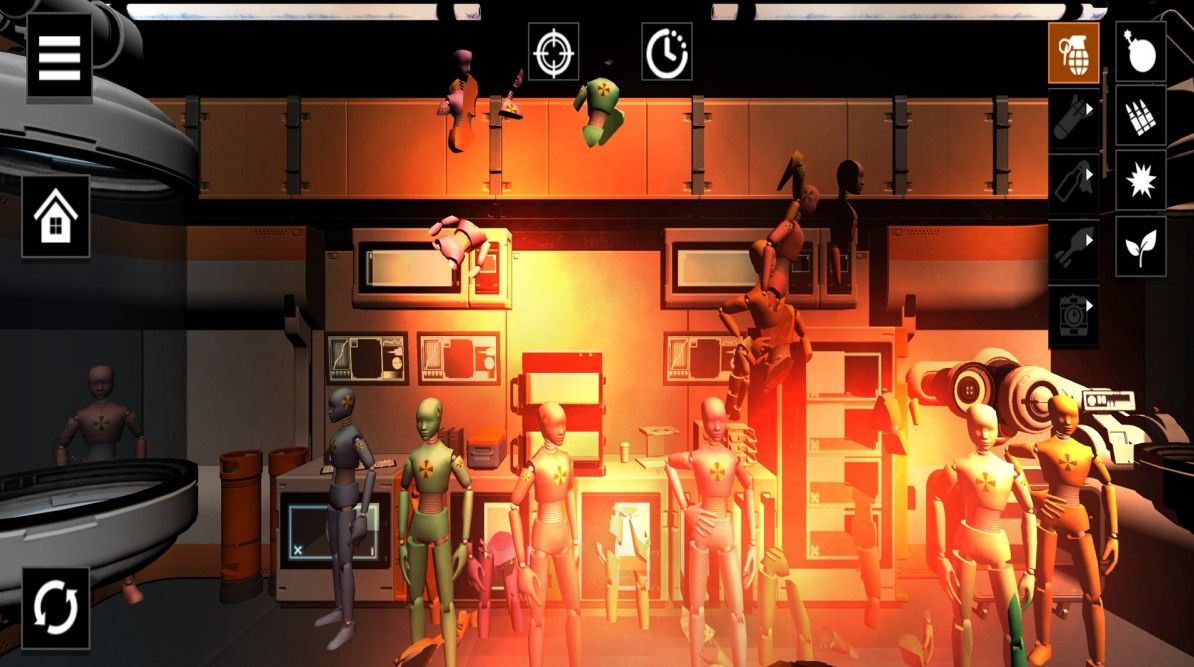Open the hamburger menu
Screen dimensions: 1194x667
[x=59, y=60]
